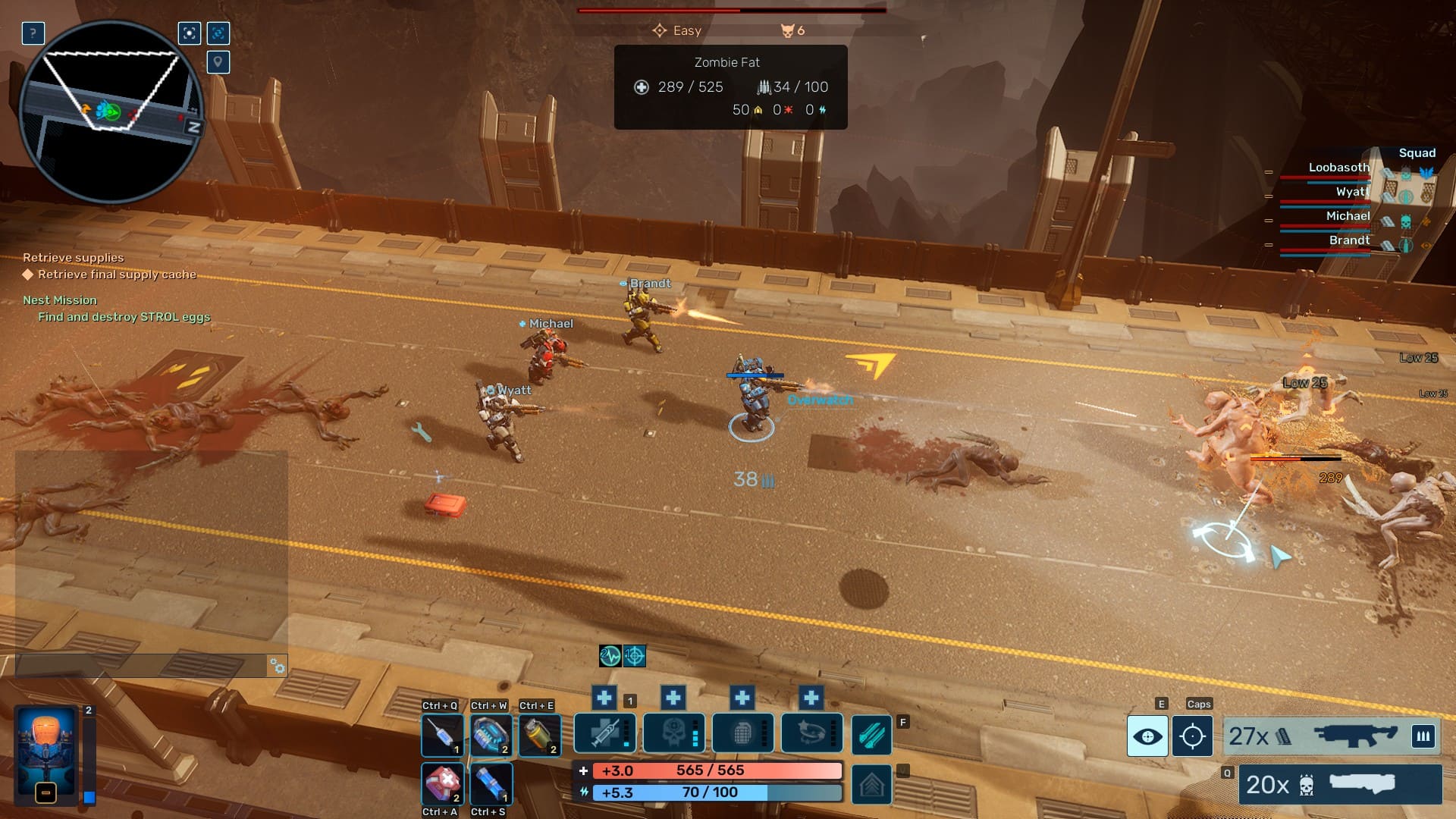Viewport: 1456px width, 819px height.
Task: Click the circular minimap
Action: (111, 111)
